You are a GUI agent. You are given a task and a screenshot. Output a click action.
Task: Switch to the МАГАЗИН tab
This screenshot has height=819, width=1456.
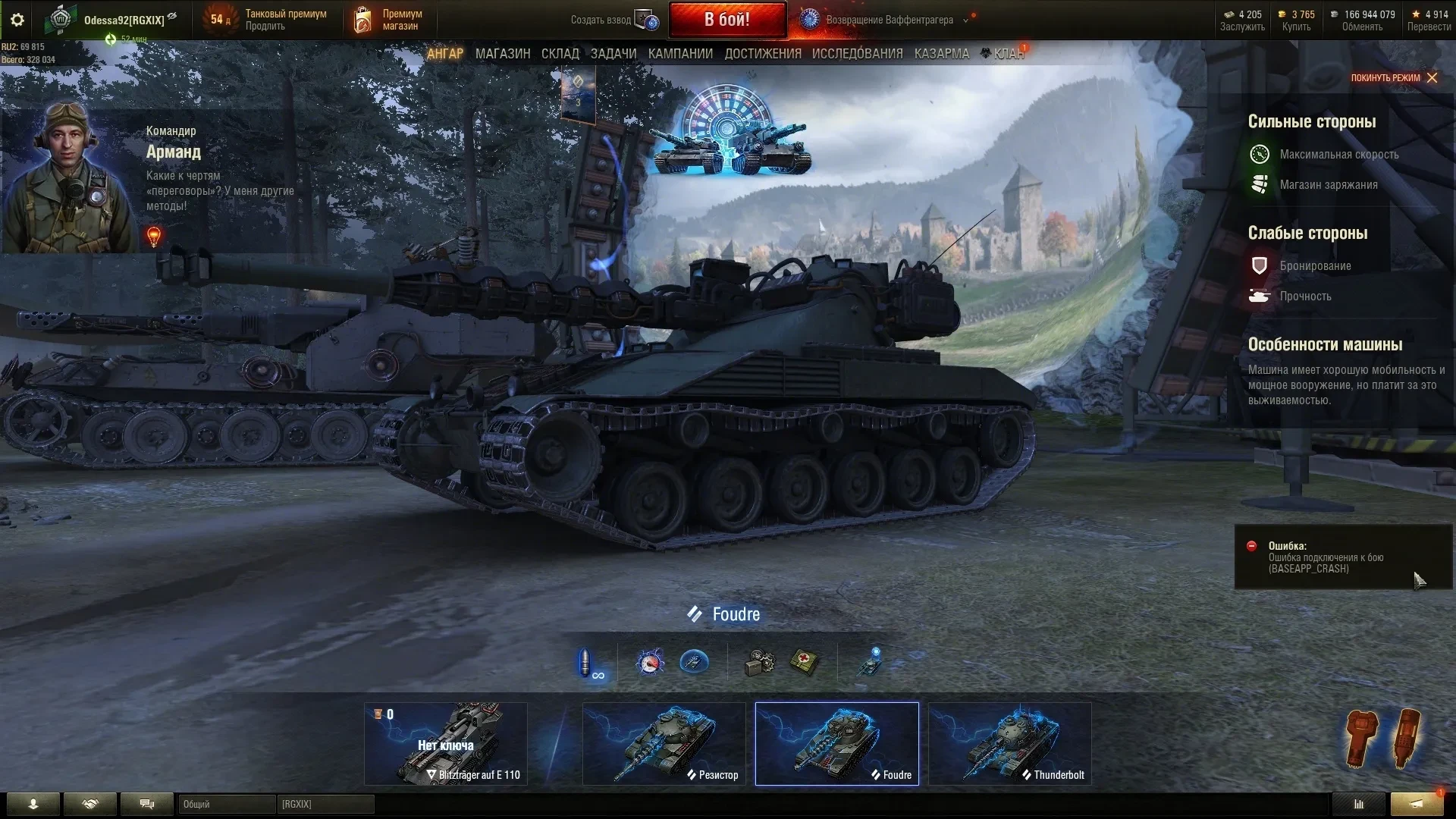(x=502, y=54)
